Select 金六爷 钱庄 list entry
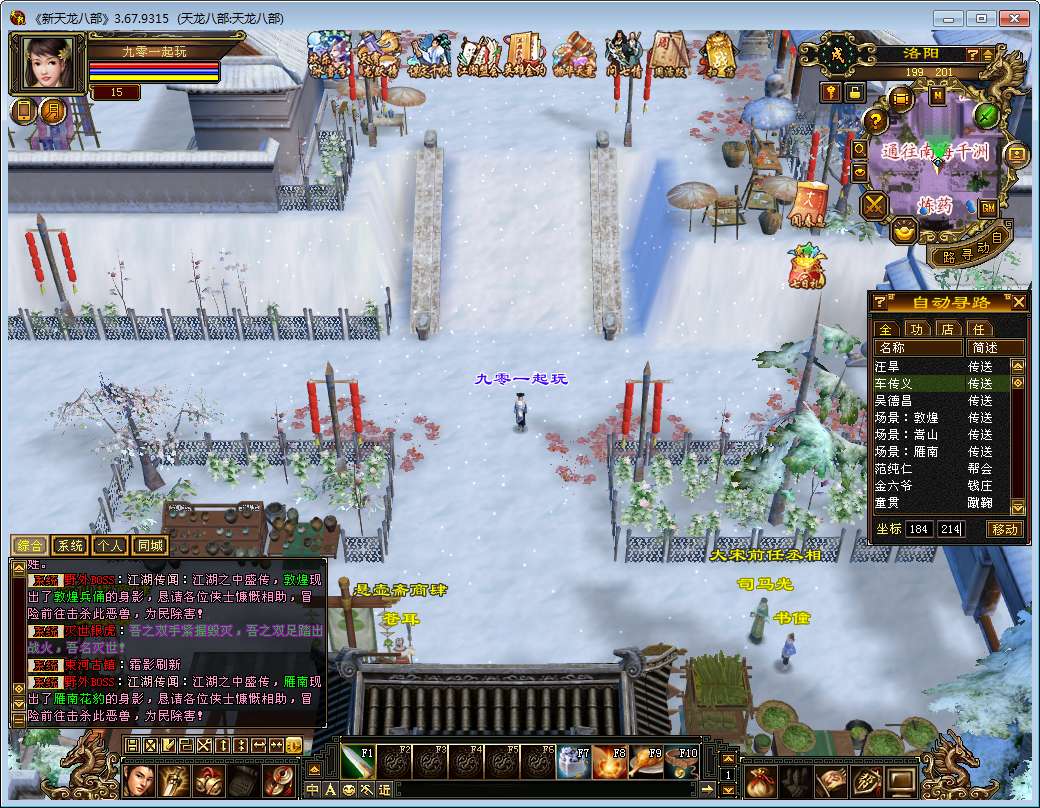The image size is (1040, 808). pyautogui.click(x=893, y=485)
